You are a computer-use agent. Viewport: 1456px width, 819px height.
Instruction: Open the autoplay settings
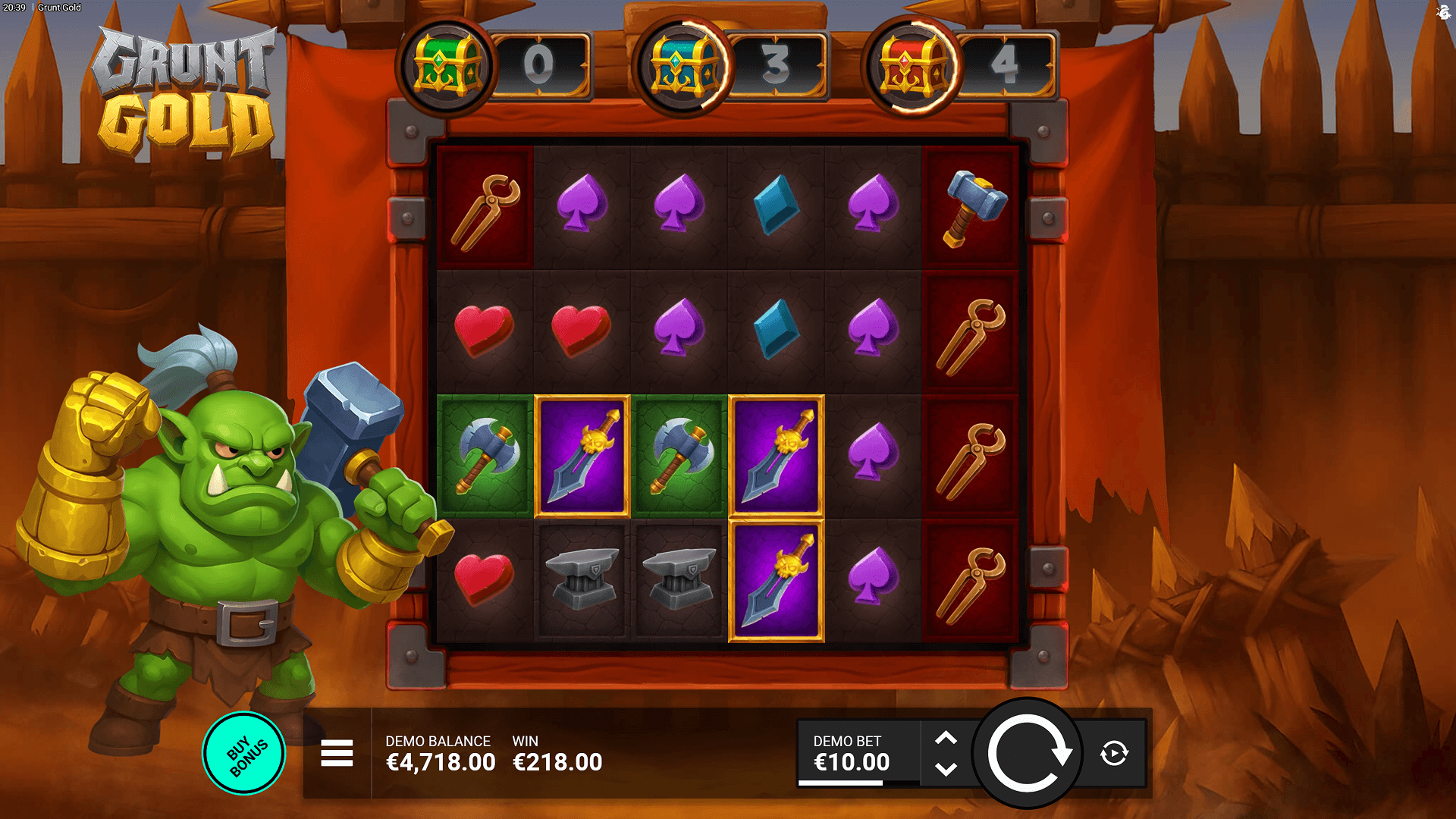pos(1114,753)
